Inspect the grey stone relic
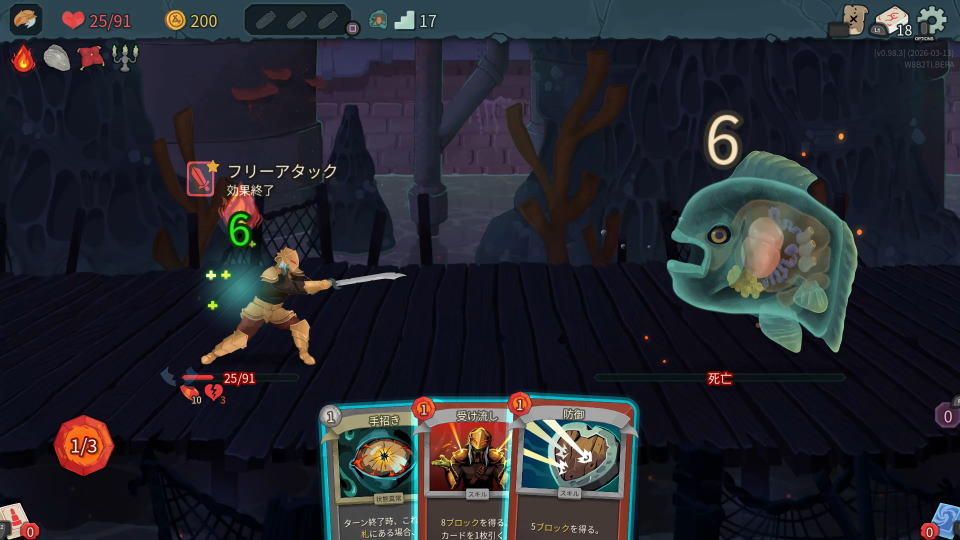Image resolution: width=960 pixels, height=540 pixels. click(x=57, y=58)
